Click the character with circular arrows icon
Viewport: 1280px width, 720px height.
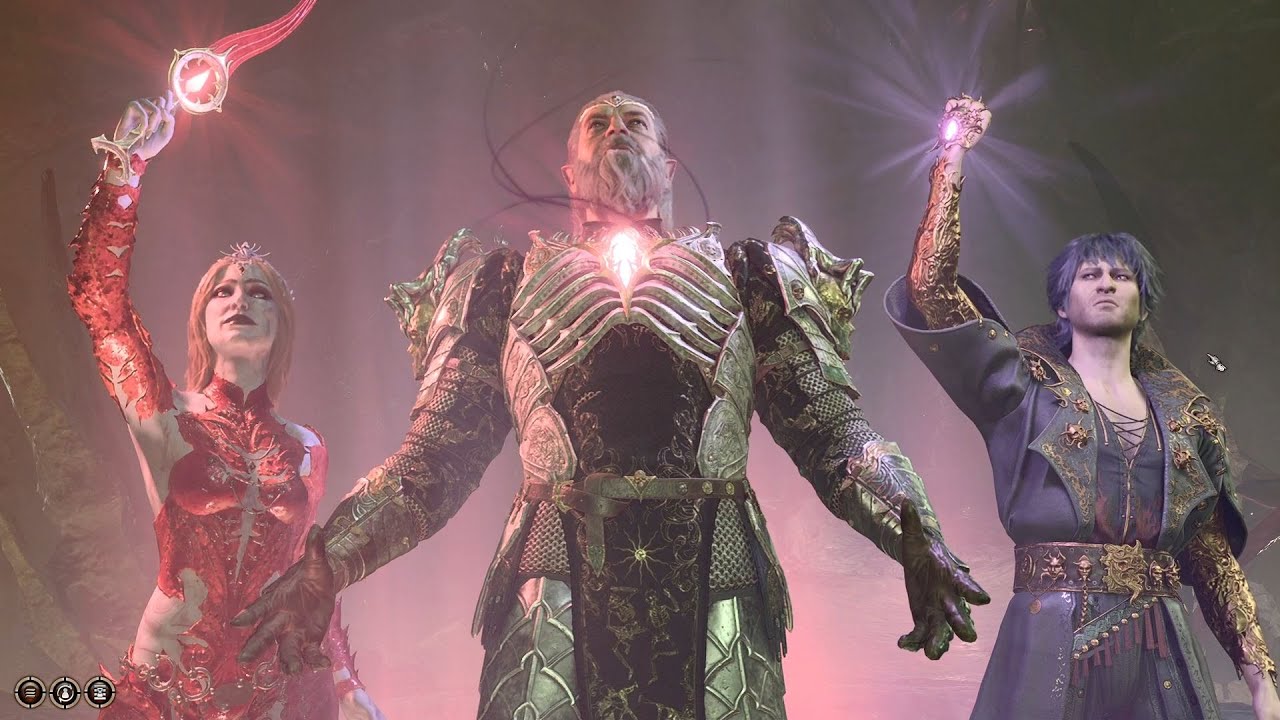tap(65, 691)
